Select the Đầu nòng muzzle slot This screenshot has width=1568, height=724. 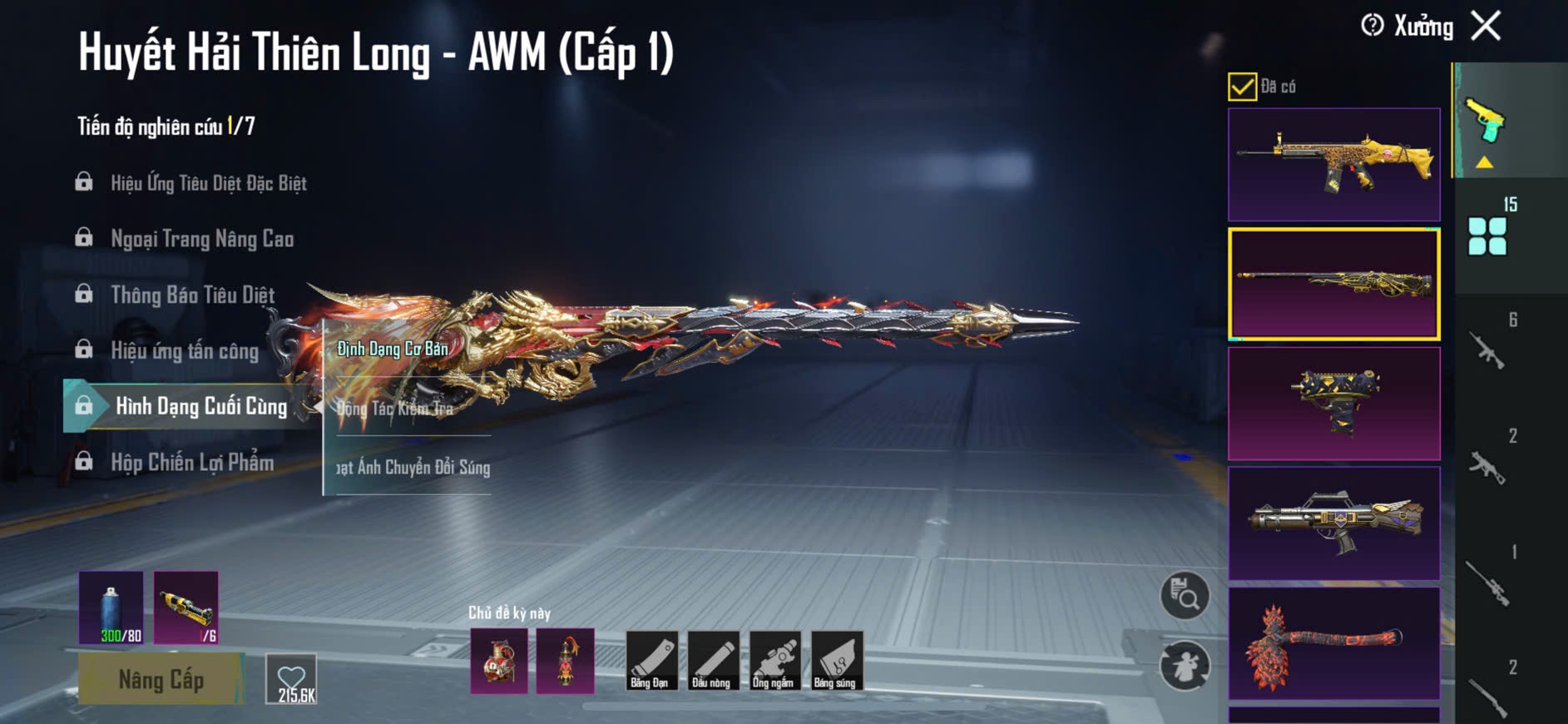(711, 661)
